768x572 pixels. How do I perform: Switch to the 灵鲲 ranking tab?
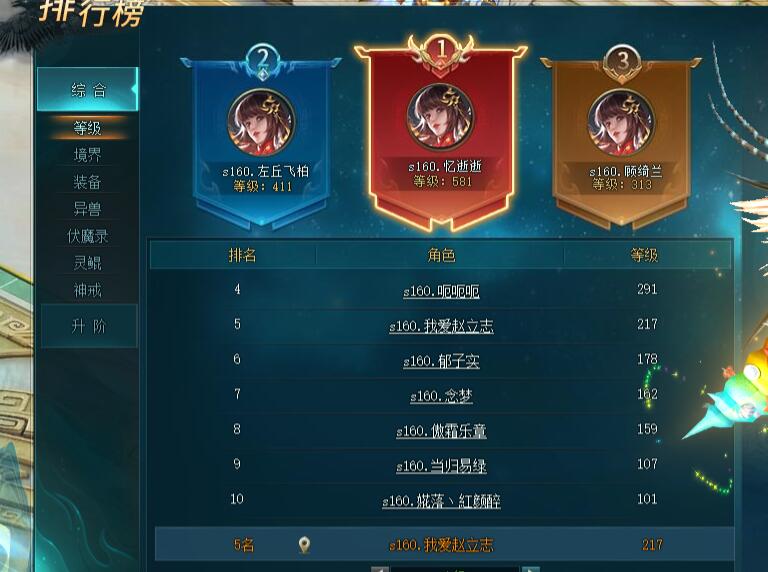[87, 263]
